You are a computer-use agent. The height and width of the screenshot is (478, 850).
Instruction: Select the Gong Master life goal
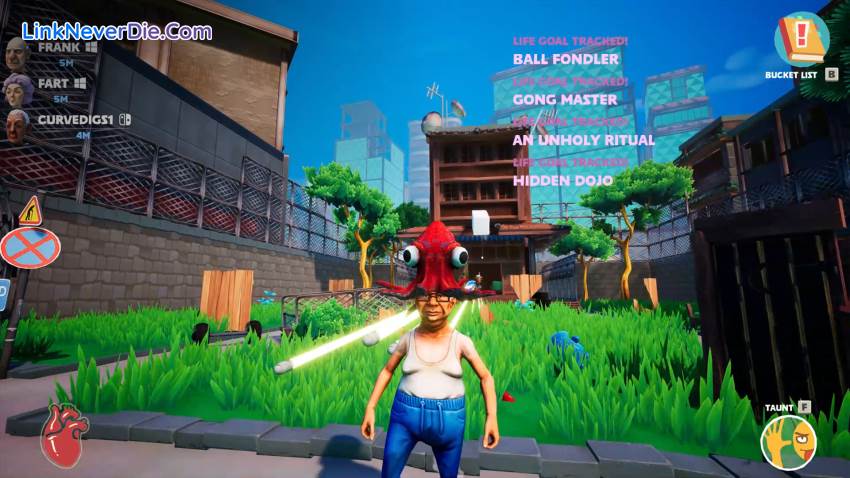[565, 99]
